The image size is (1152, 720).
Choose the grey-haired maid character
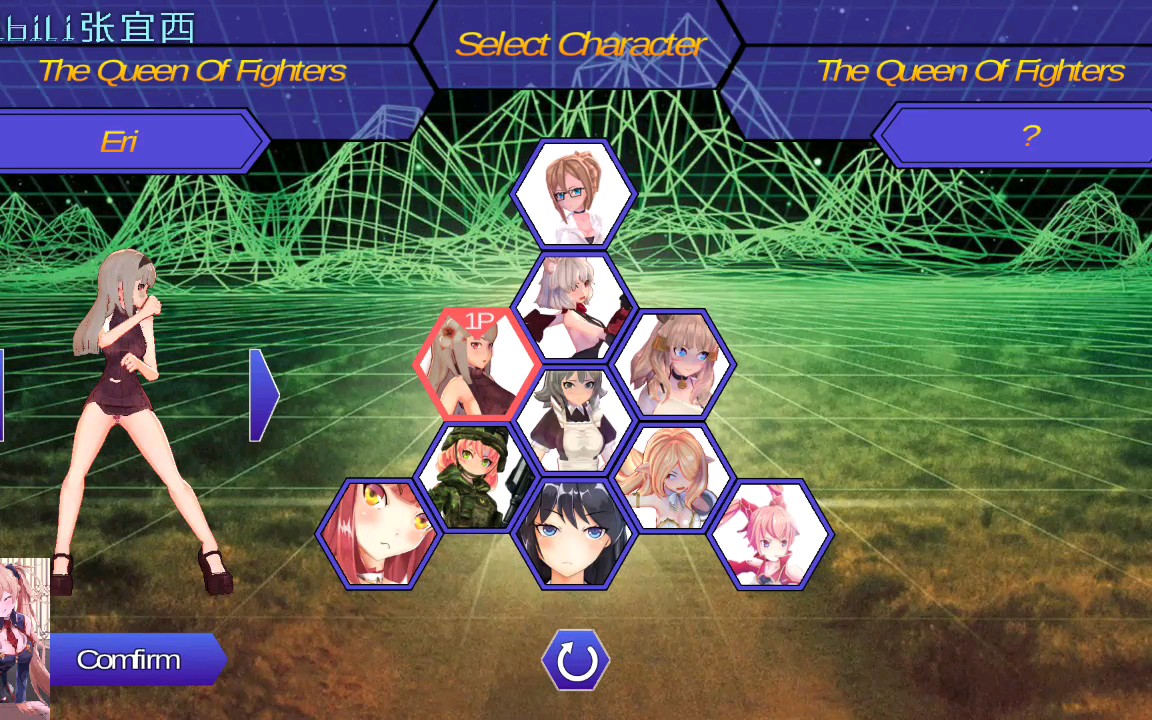click(x=574, y=420)
